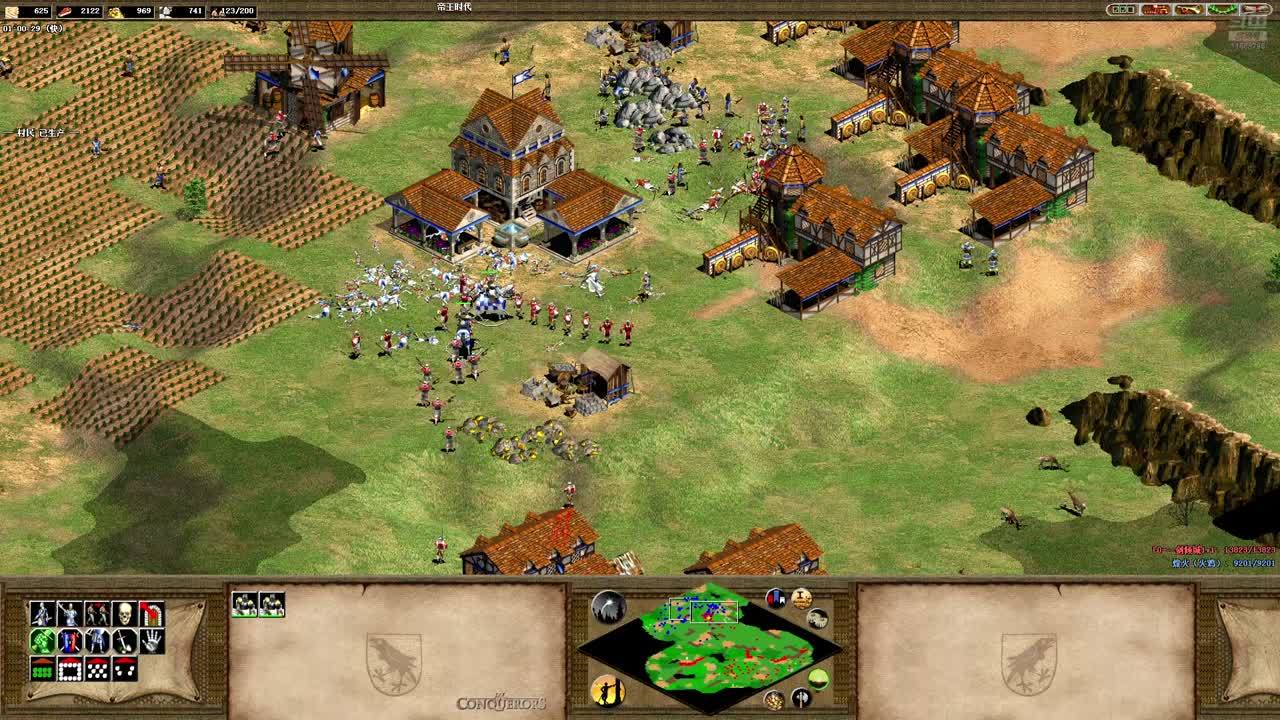1280x720 pixels.
Task: Choose the box formation button
Action: coord(70,669)
